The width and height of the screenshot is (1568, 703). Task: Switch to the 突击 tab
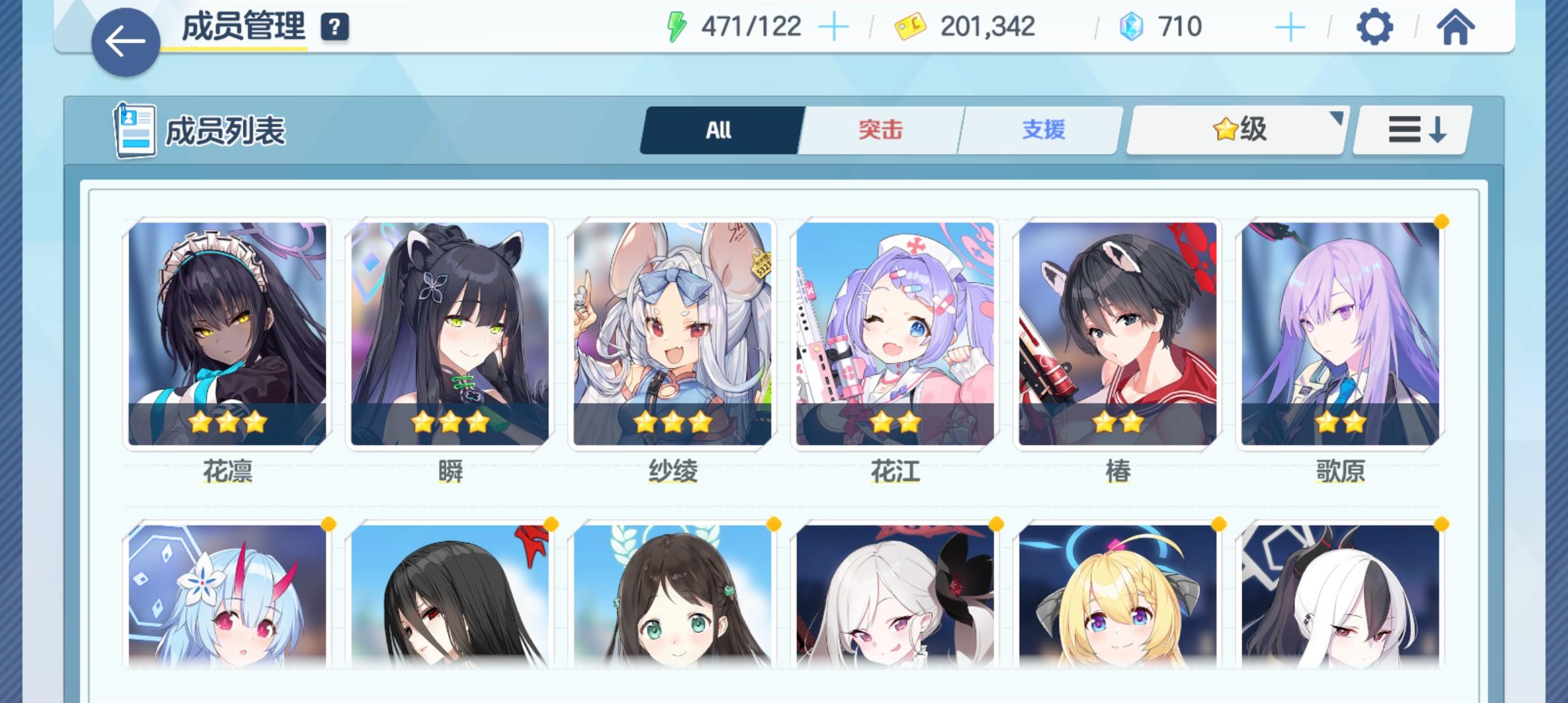(880, 130)
